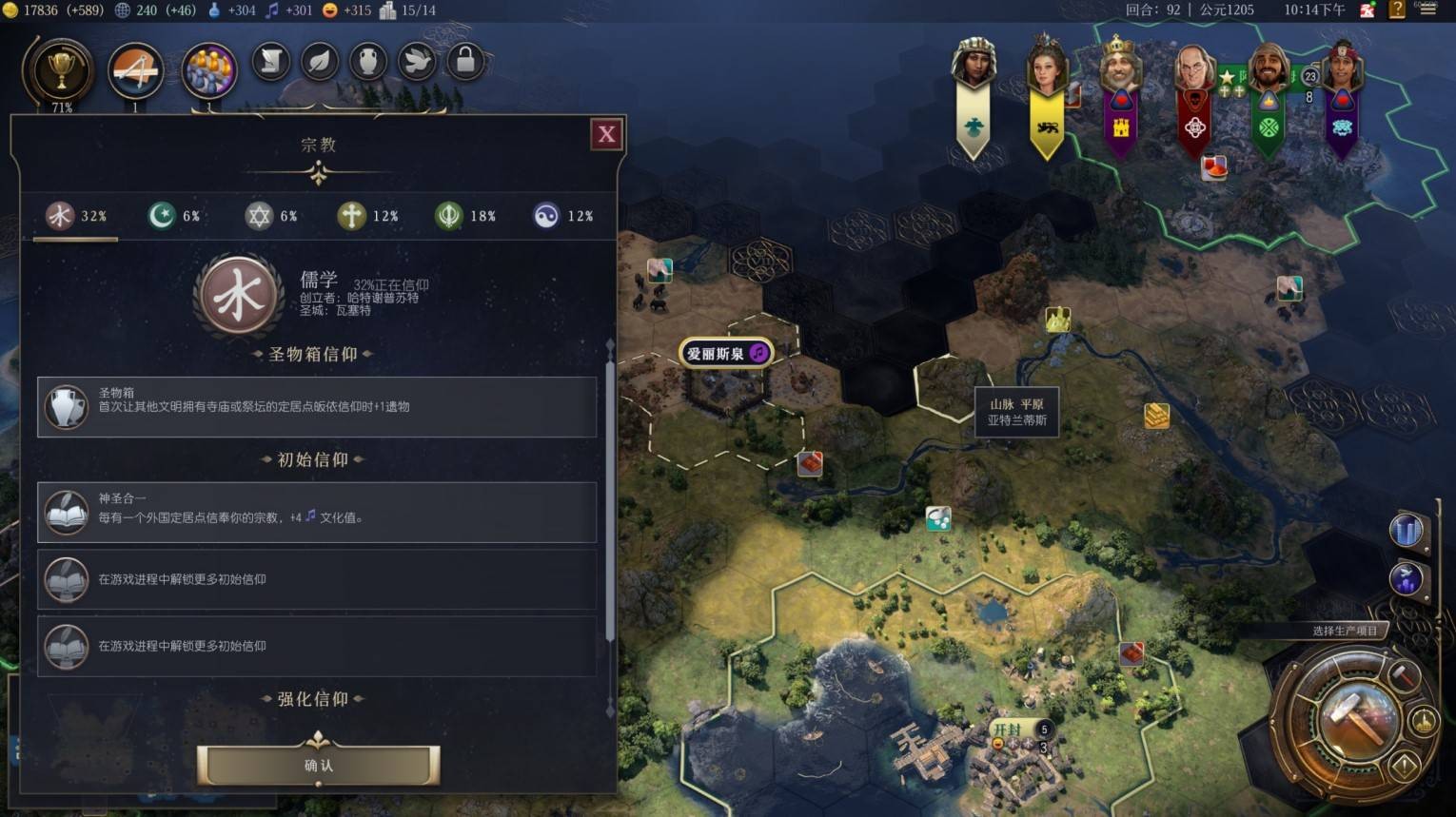
Task: Click the scroll icon in the top bar
Action: click(271, 62)
